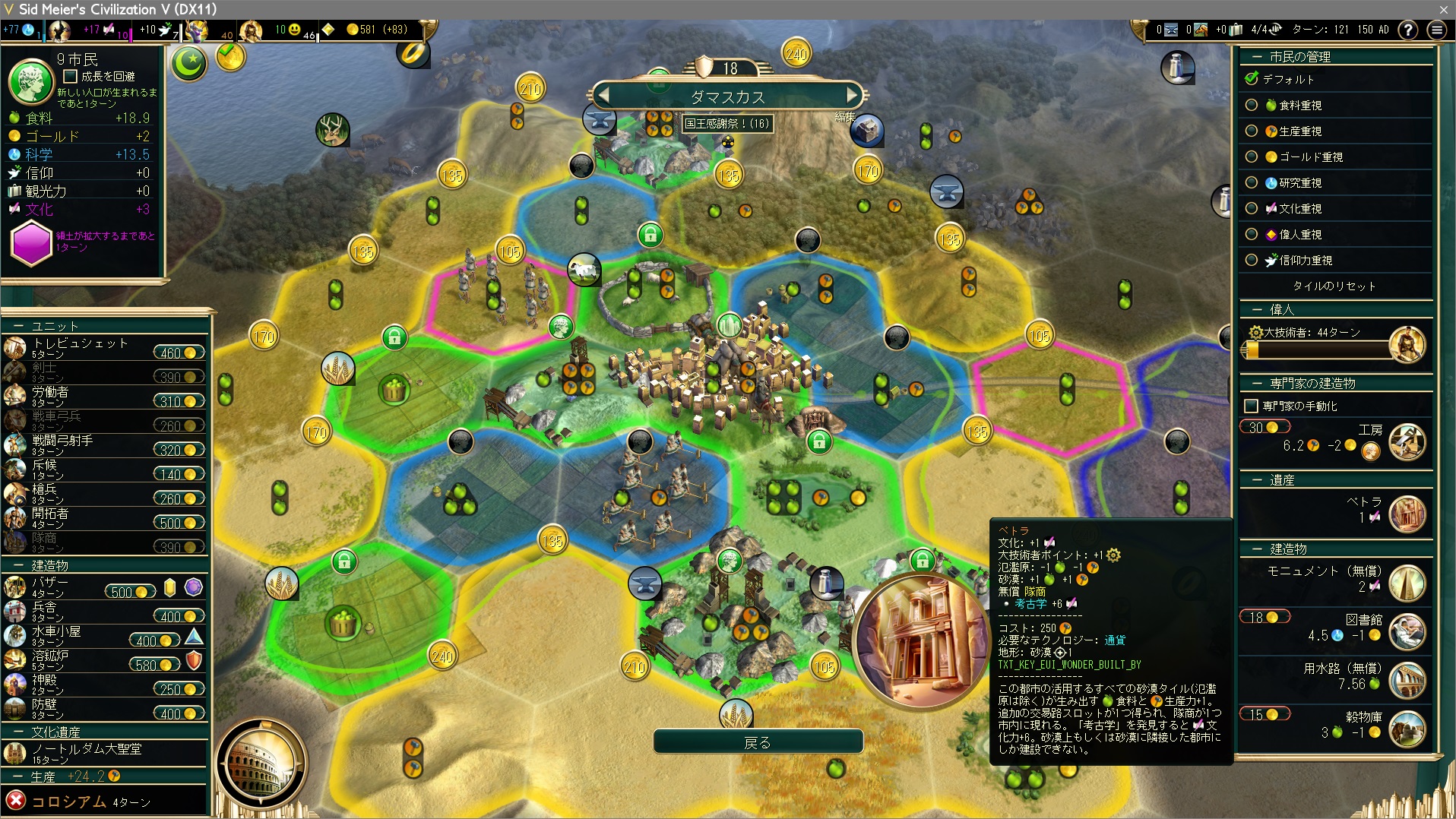Toggle the 成長を回避 checkbox
Image resolution: width=1456 pixels, height=819 pixels.
71,76
